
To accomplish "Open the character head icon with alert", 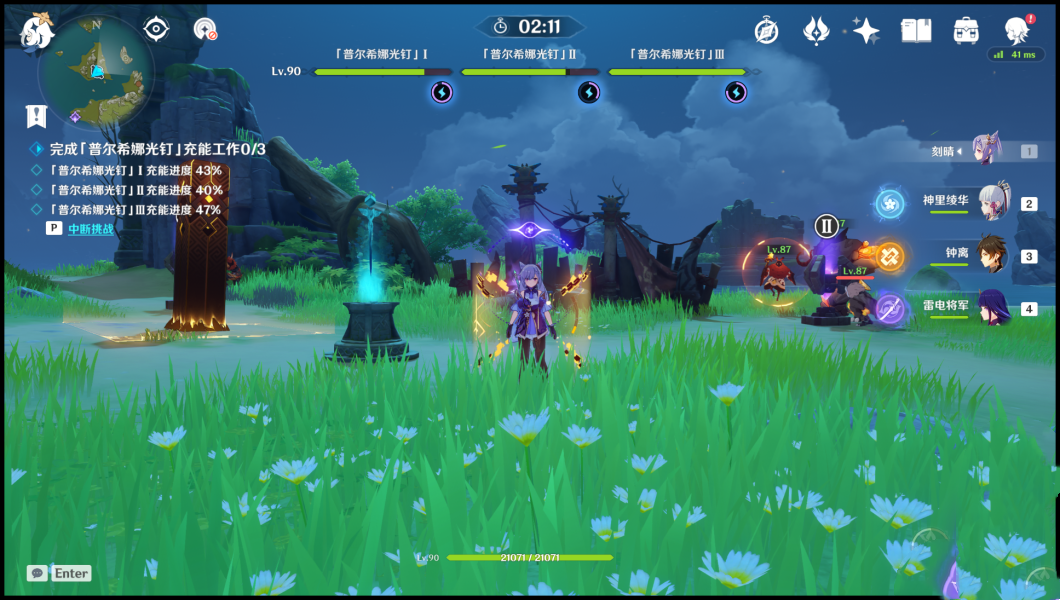I will [x=1017, y=30].
